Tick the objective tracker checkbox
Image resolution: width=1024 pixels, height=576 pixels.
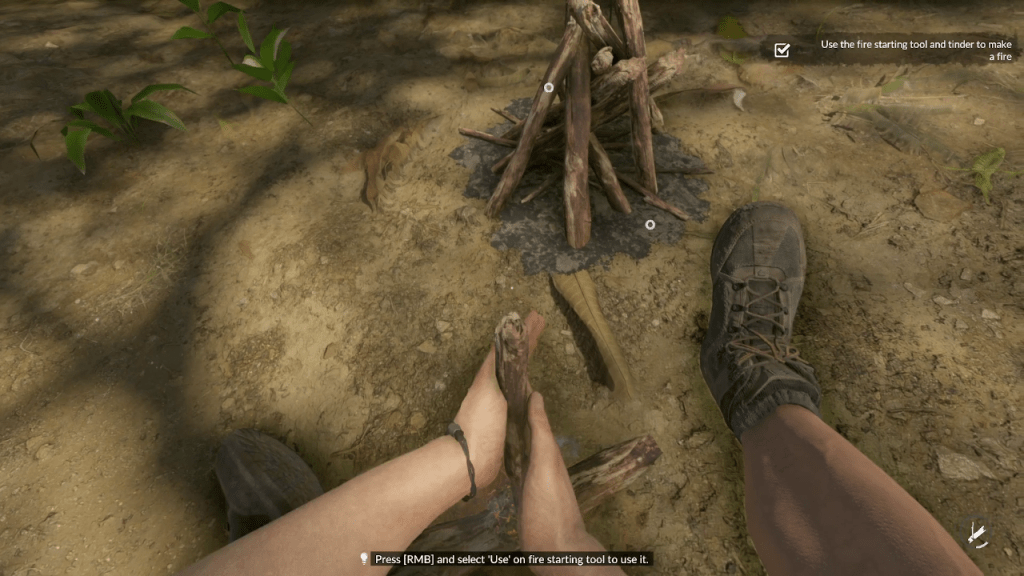click(782, 50)
